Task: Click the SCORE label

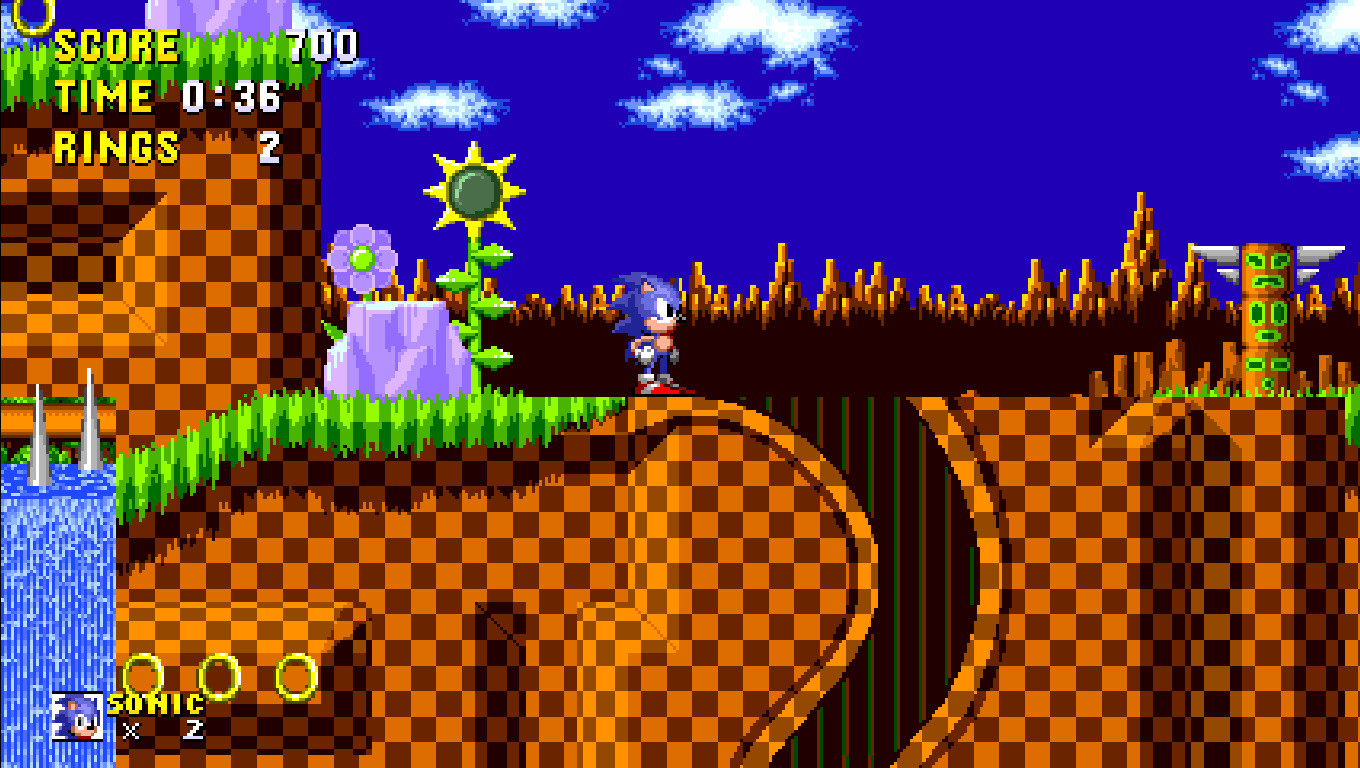Action: [115, 44]
